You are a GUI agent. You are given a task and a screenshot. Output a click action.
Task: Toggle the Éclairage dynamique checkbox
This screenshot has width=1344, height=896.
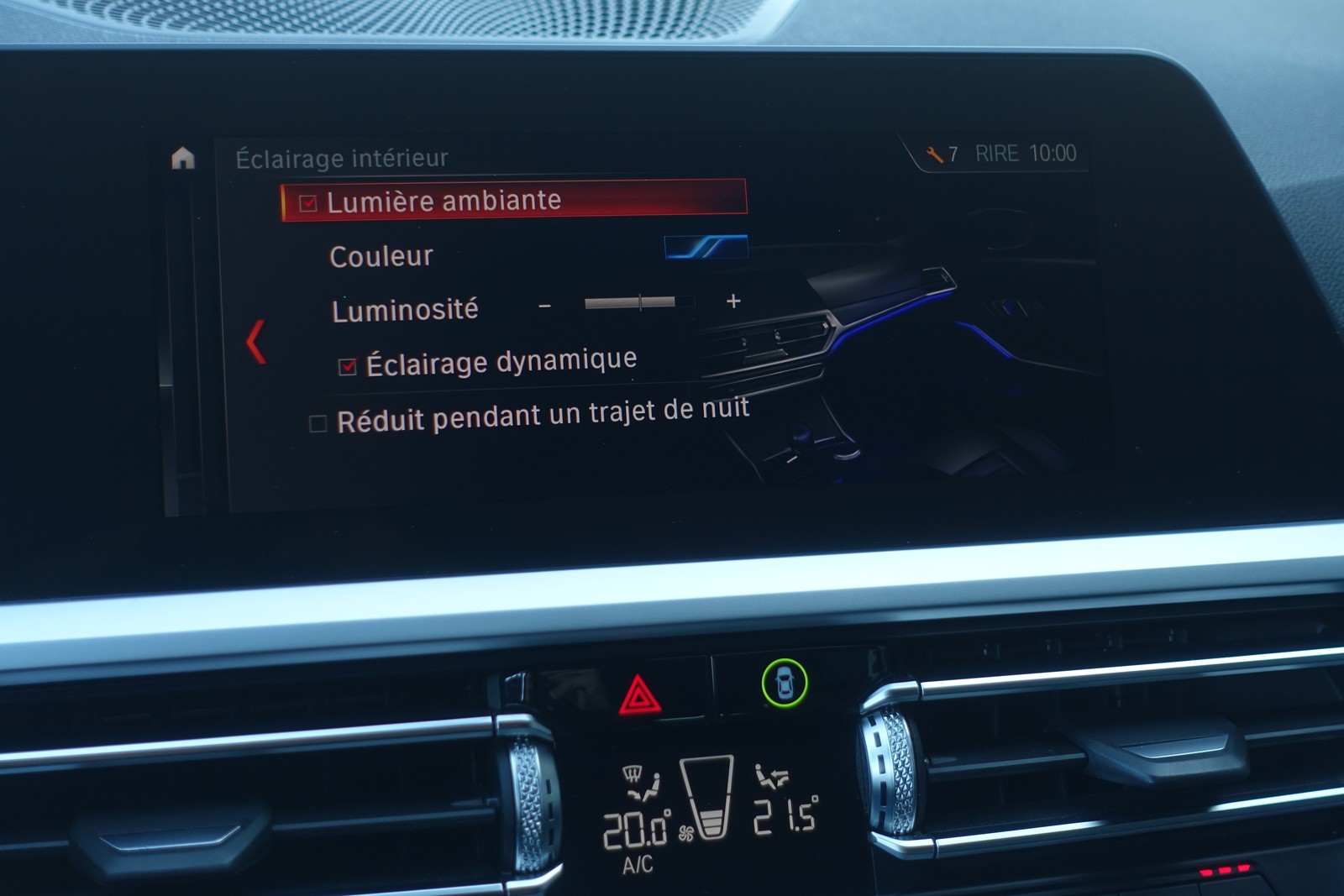click(348, 366)
